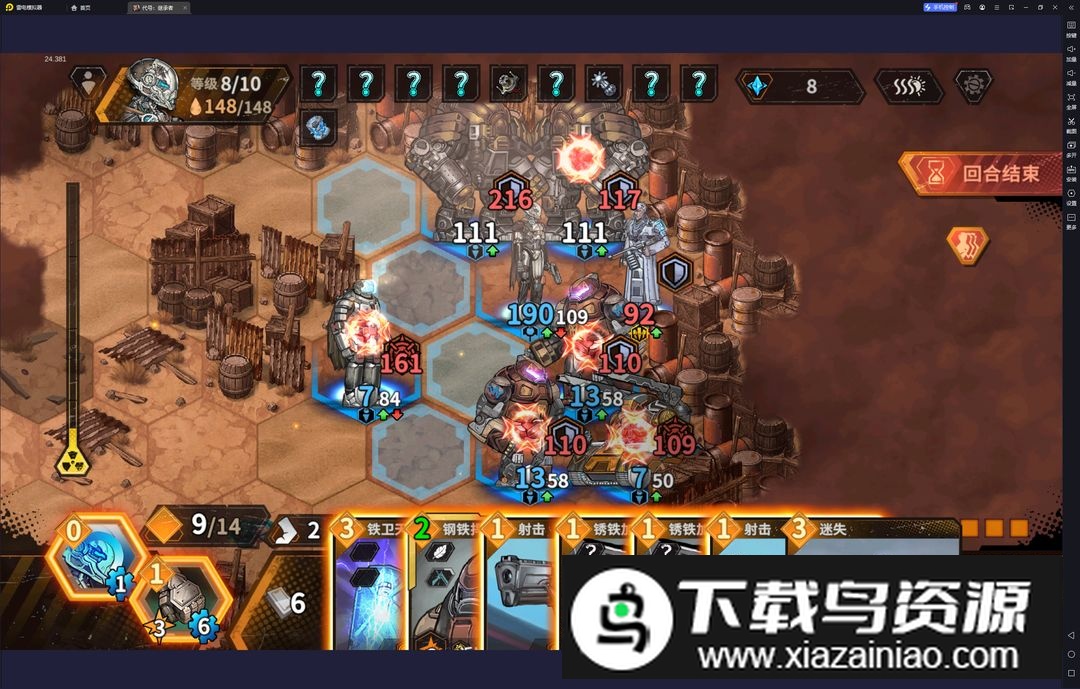
Task: Open the emulator's 设置 sidebar button
Action: pyautogui.click(x=1071, y=196)
